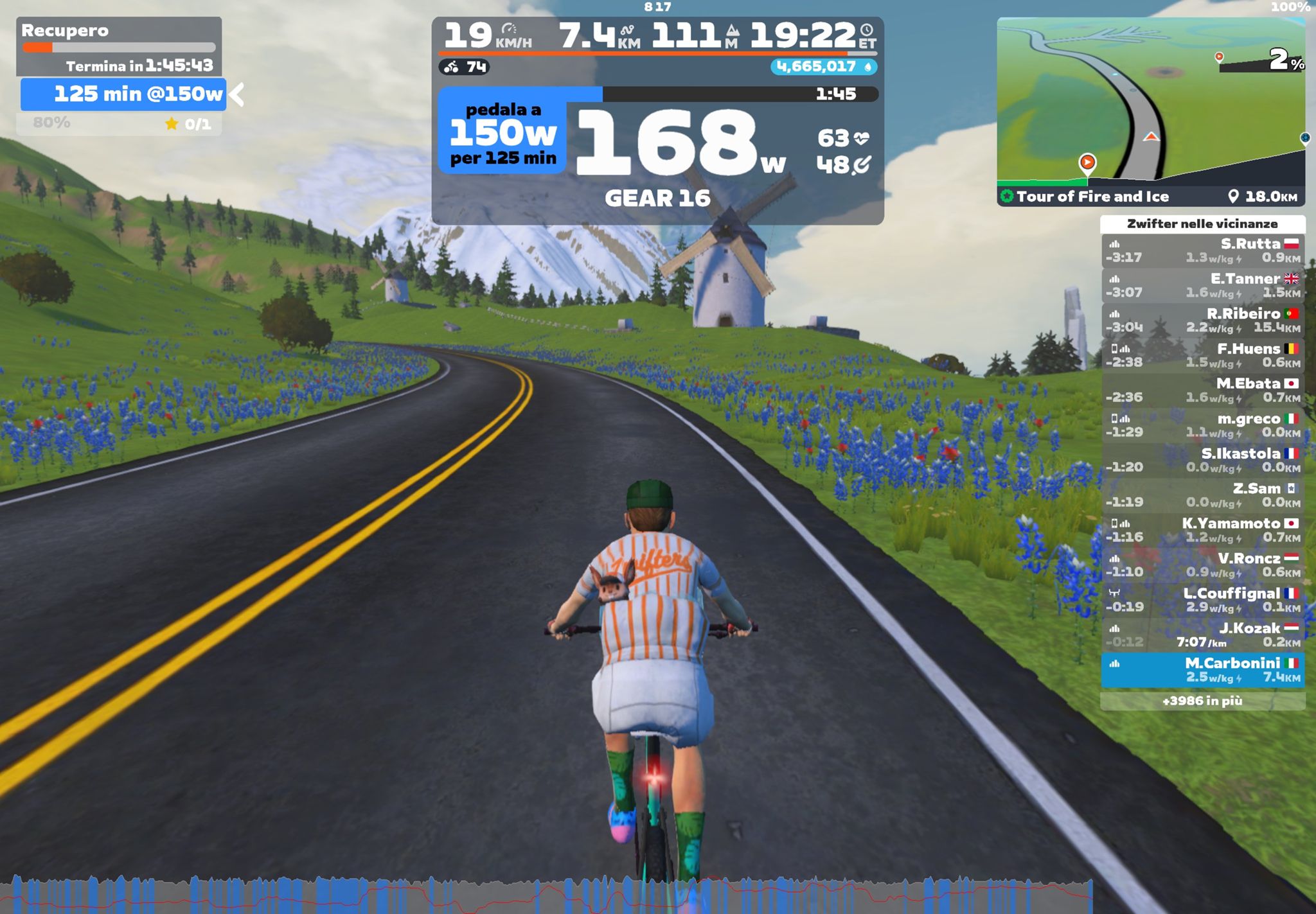Image resolution: width=1316 pixels, height=914 pixels.
Task: Expand the '+3986 in più' riders list
Action: [1202, 701]
